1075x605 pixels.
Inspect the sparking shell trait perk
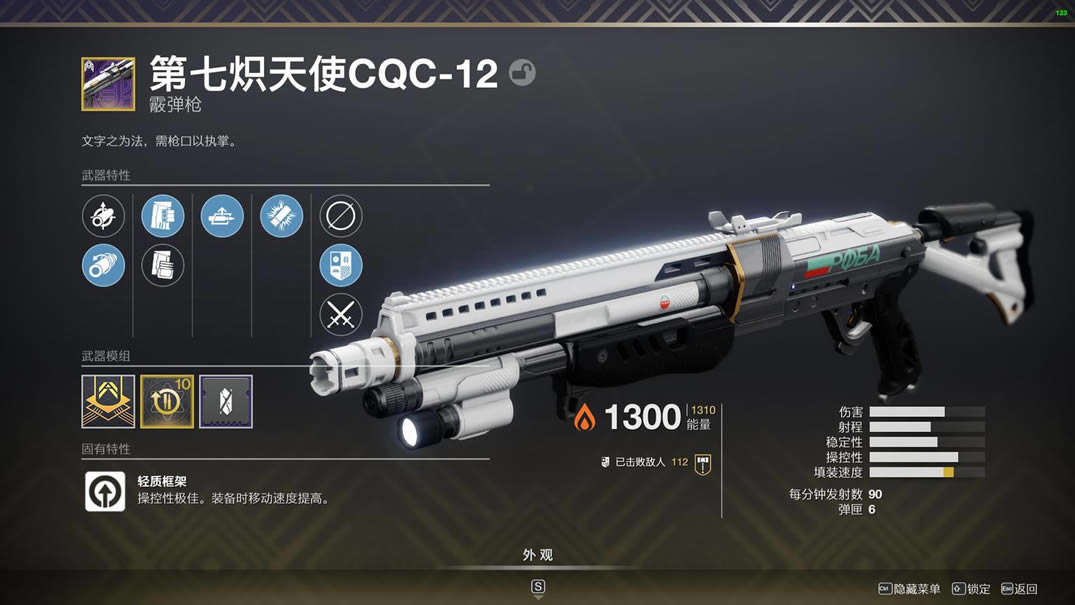coord(281,216)
